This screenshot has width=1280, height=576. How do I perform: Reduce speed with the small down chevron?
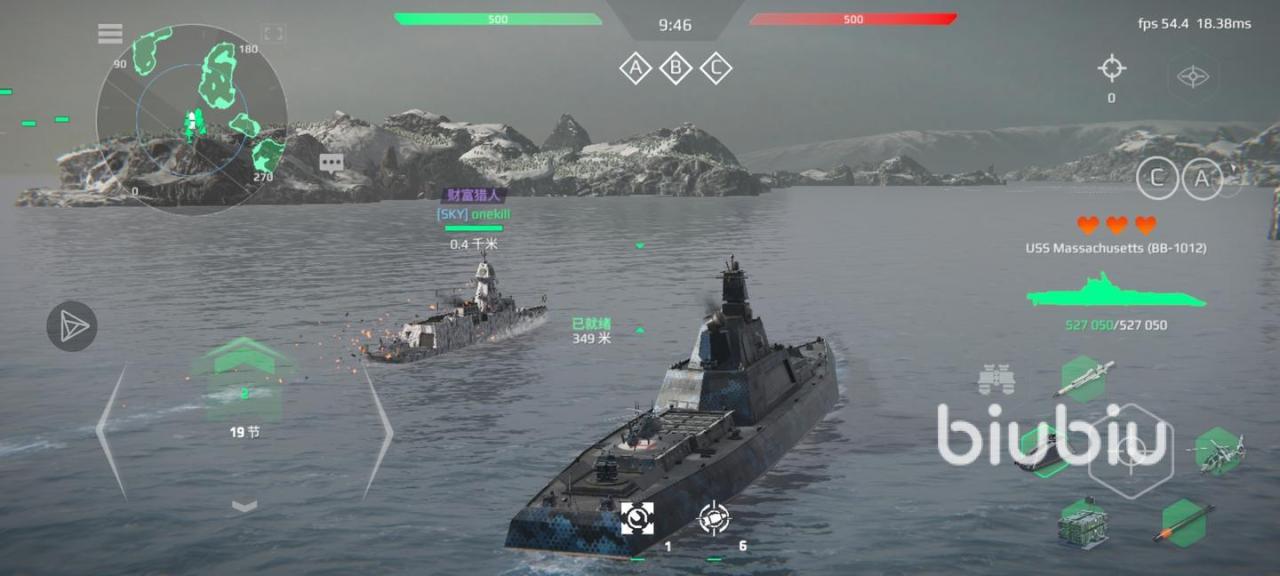click(x=244, y=506)
